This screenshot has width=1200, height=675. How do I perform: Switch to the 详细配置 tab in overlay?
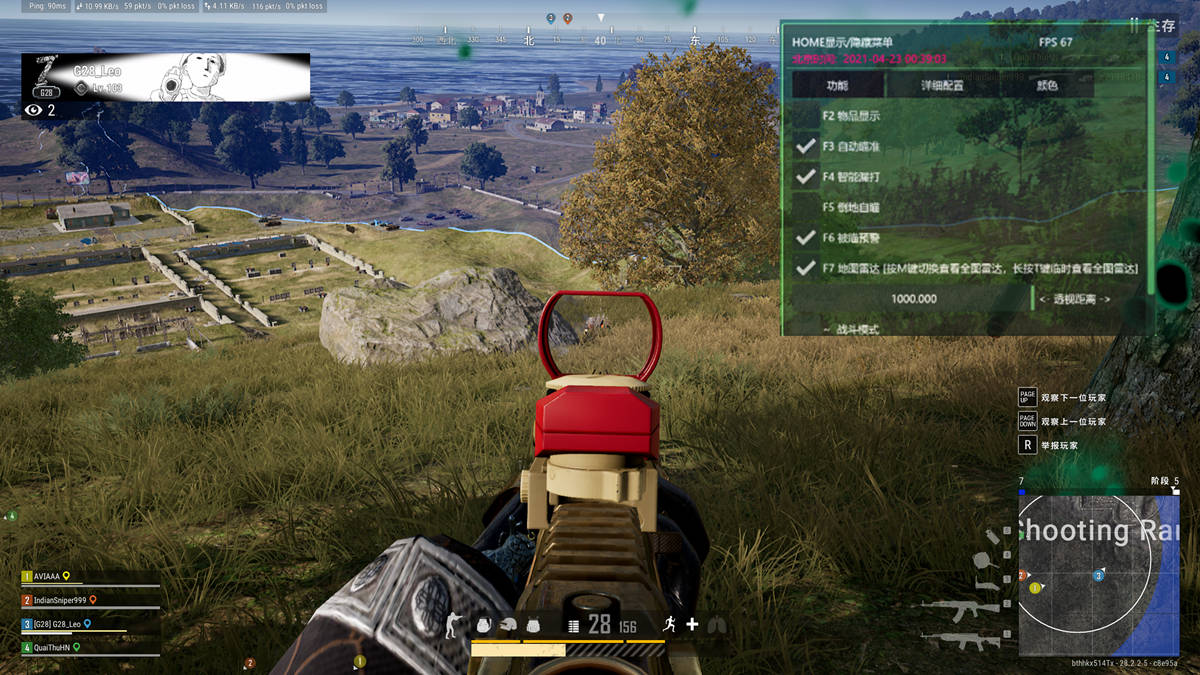point(942,86)
